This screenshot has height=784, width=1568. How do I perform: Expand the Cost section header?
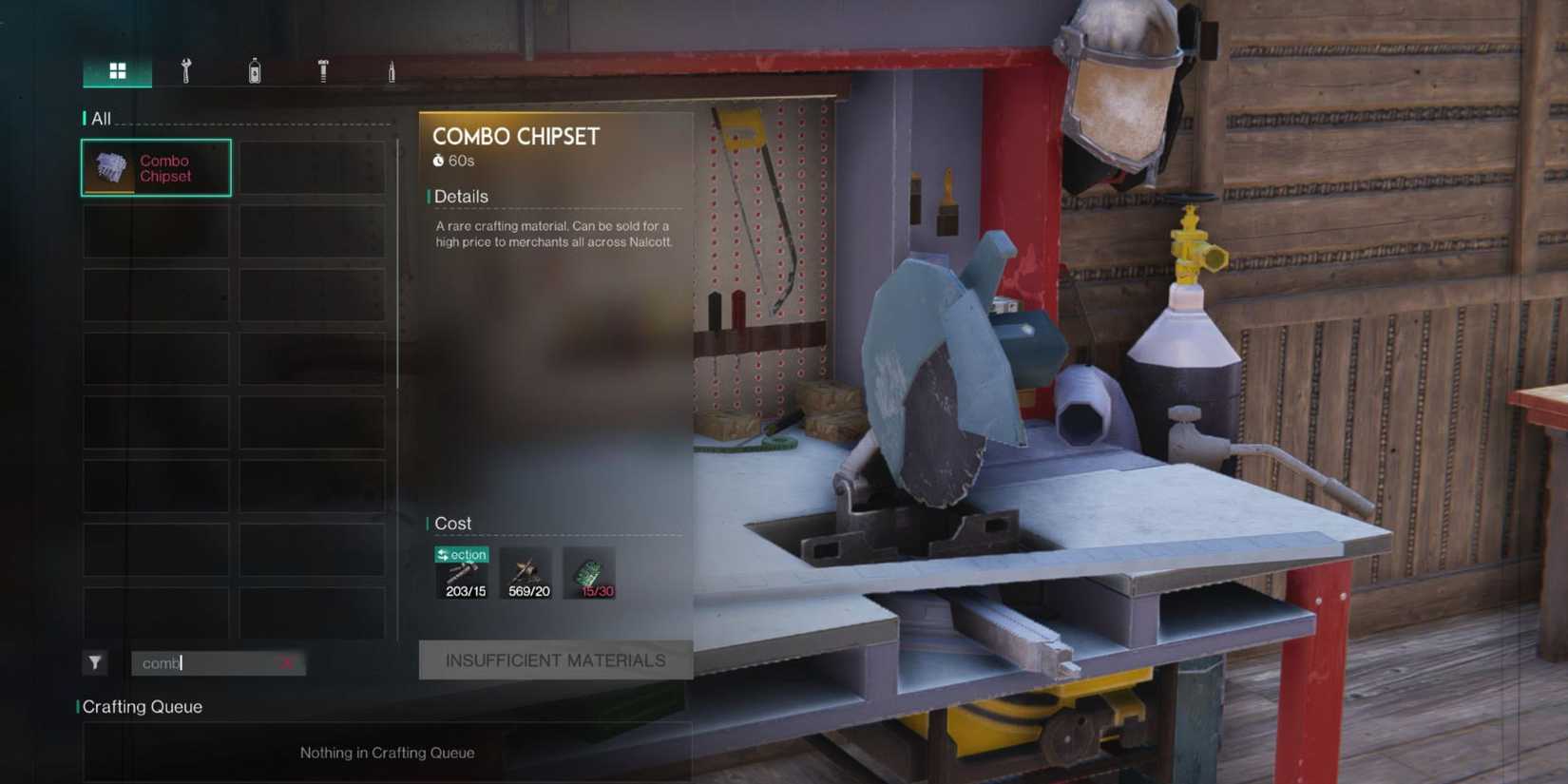pos(453,524)
